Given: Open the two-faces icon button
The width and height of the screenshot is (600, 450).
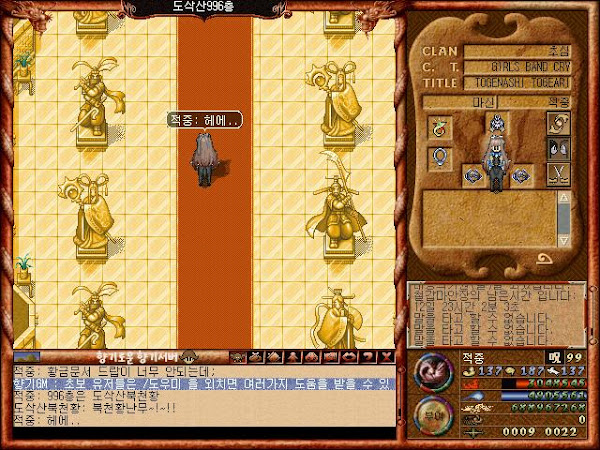Looking at the screenshot, I should (558, 150).
